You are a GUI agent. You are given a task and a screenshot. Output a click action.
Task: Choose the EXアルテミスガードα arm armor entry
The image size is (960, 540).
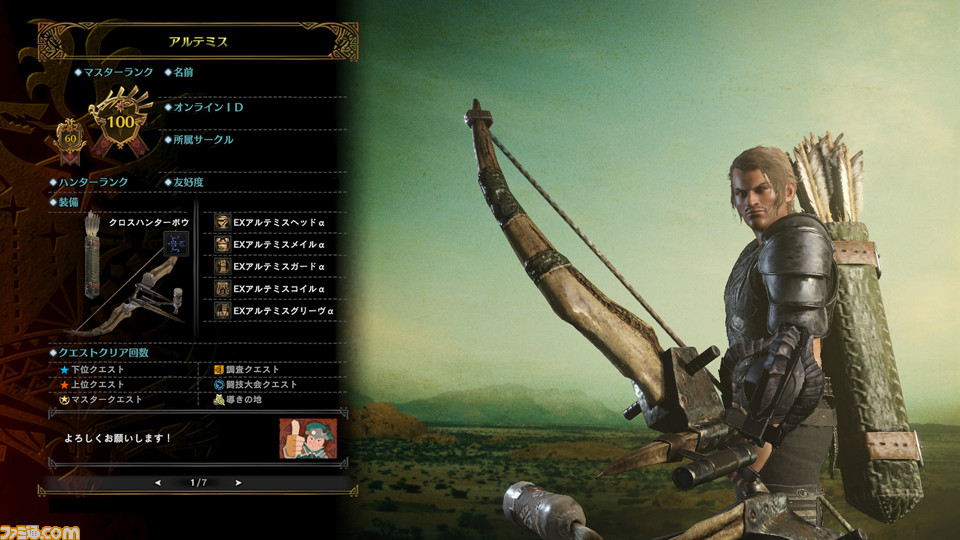coord(277,266)
